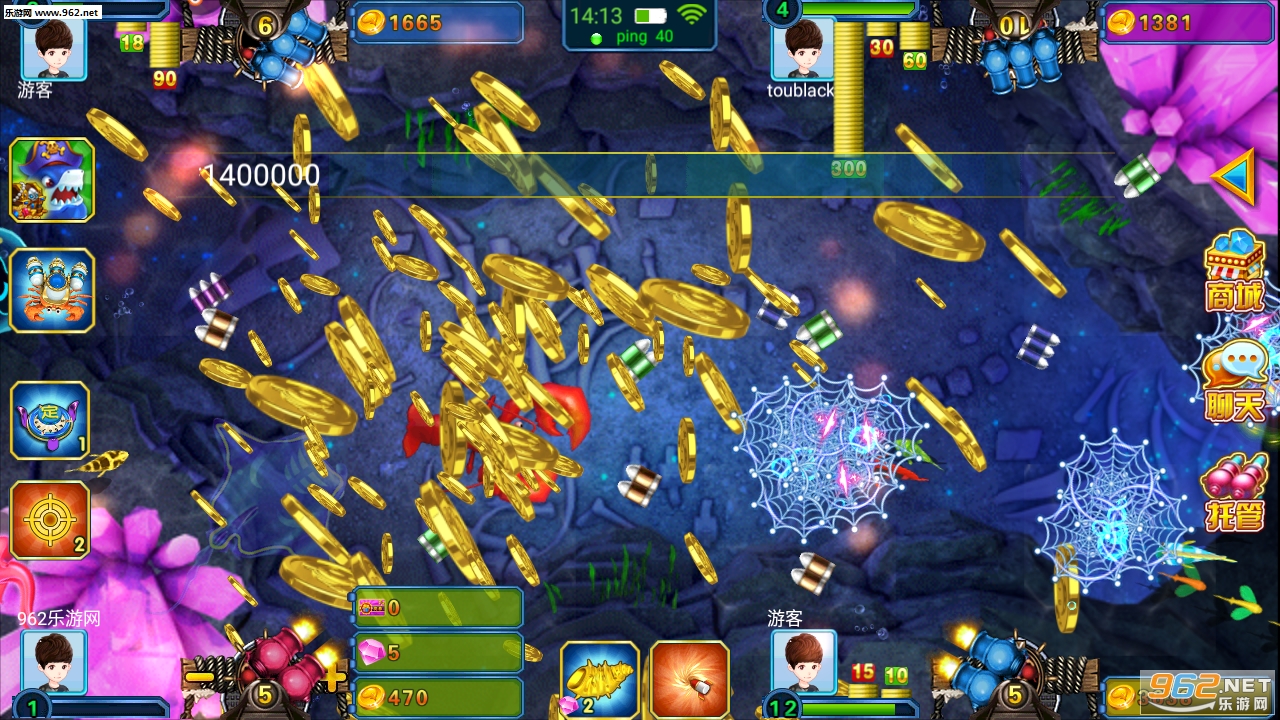The height and width of the screenshot is (720, 1280).
Task: Open the 商城 shop panel
Action: tap(1234, 270)
